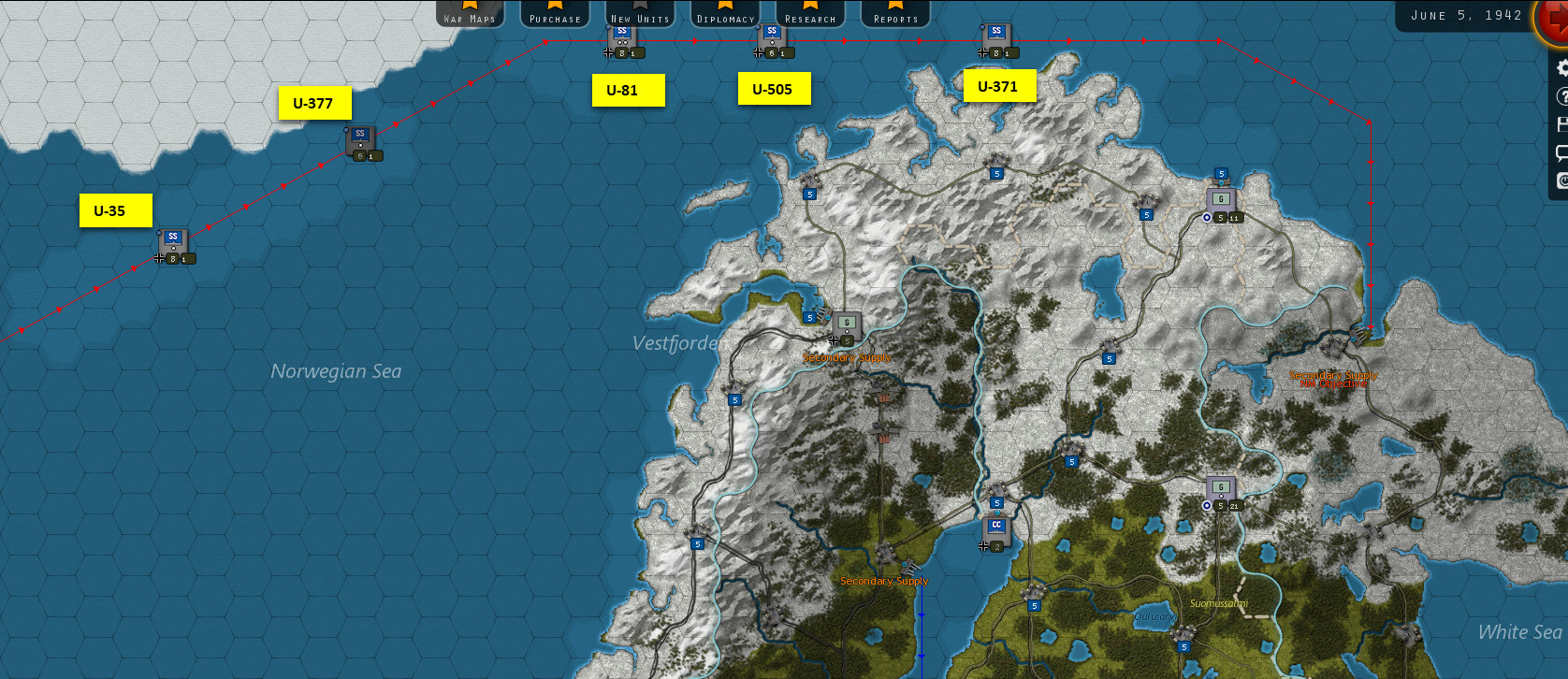
Task: Pick the U-371 submarine unit
Action: [x=996, y=37]
